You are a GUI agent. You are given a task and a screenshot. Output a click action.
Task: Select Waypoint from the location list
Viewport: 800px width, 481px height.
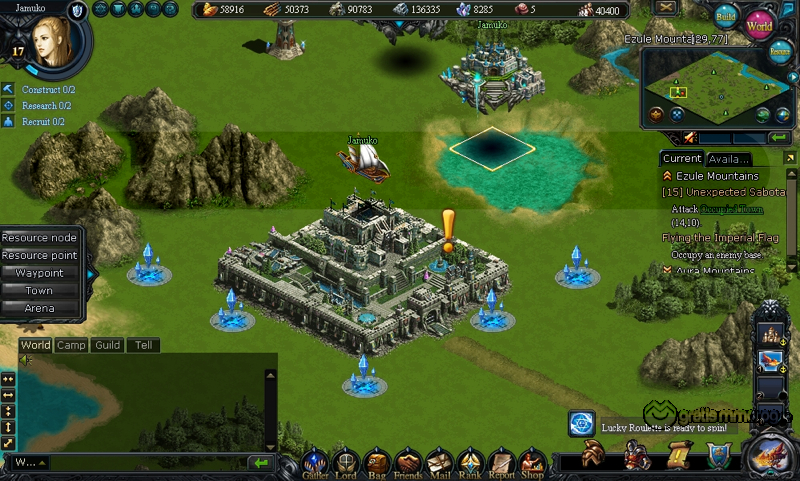click(x=39, y=273)
